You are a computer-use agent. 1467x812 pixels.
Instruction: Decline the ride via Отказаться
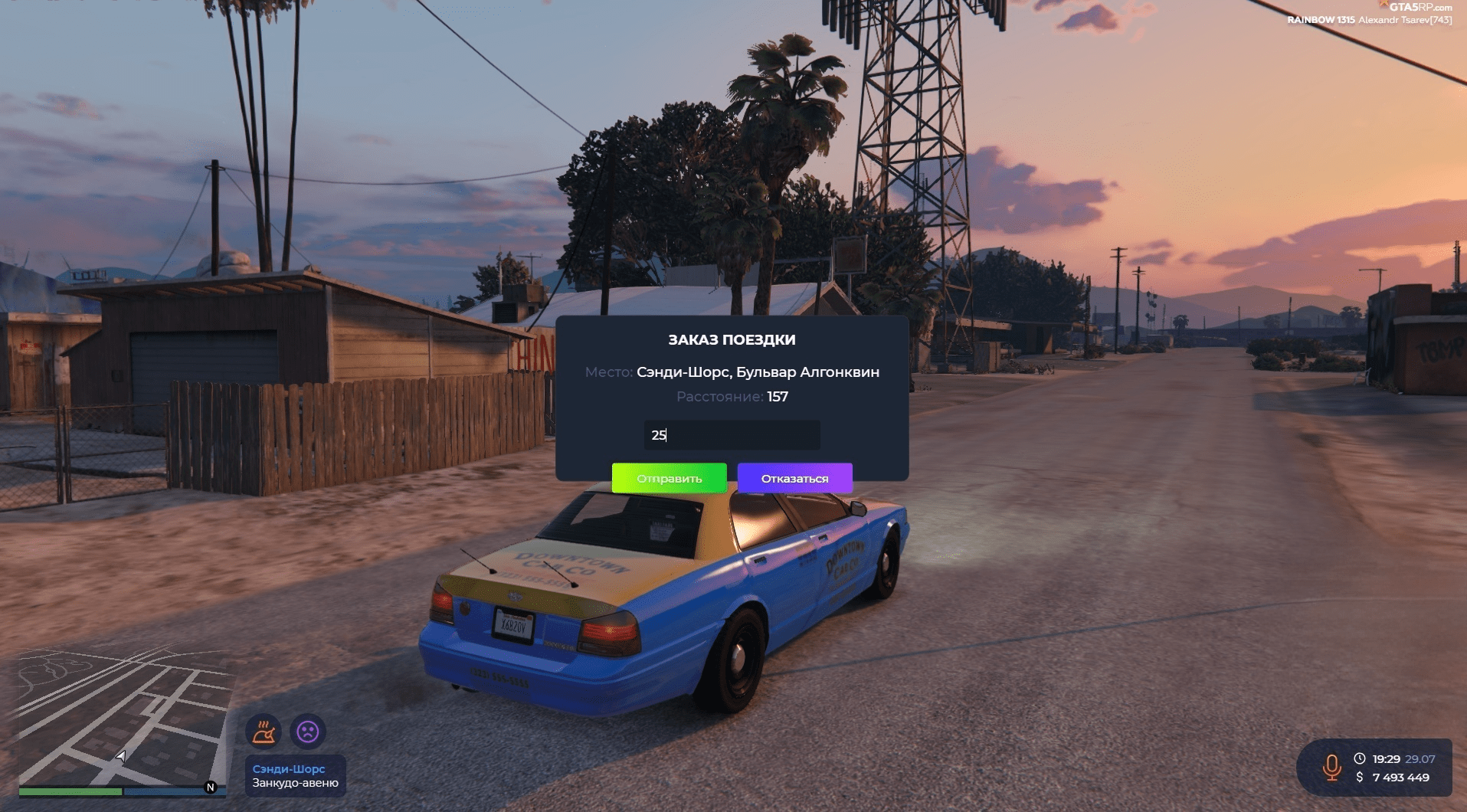794,478
